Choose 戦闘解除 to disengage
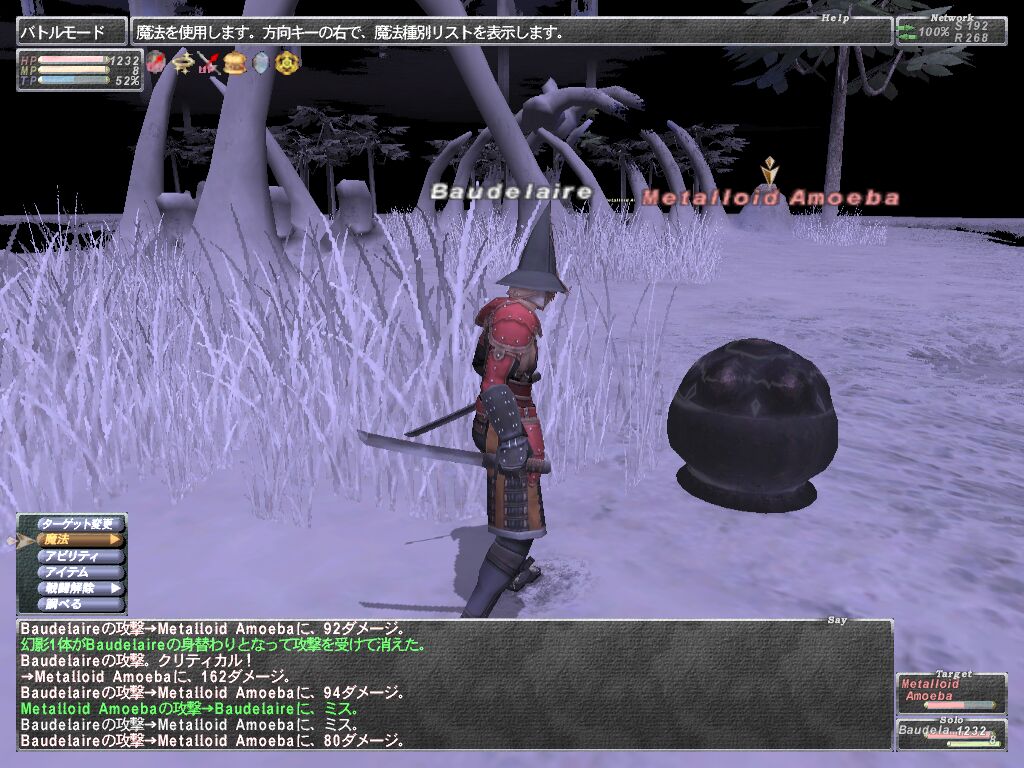The image size is (1024, 768). coord(78,588)
